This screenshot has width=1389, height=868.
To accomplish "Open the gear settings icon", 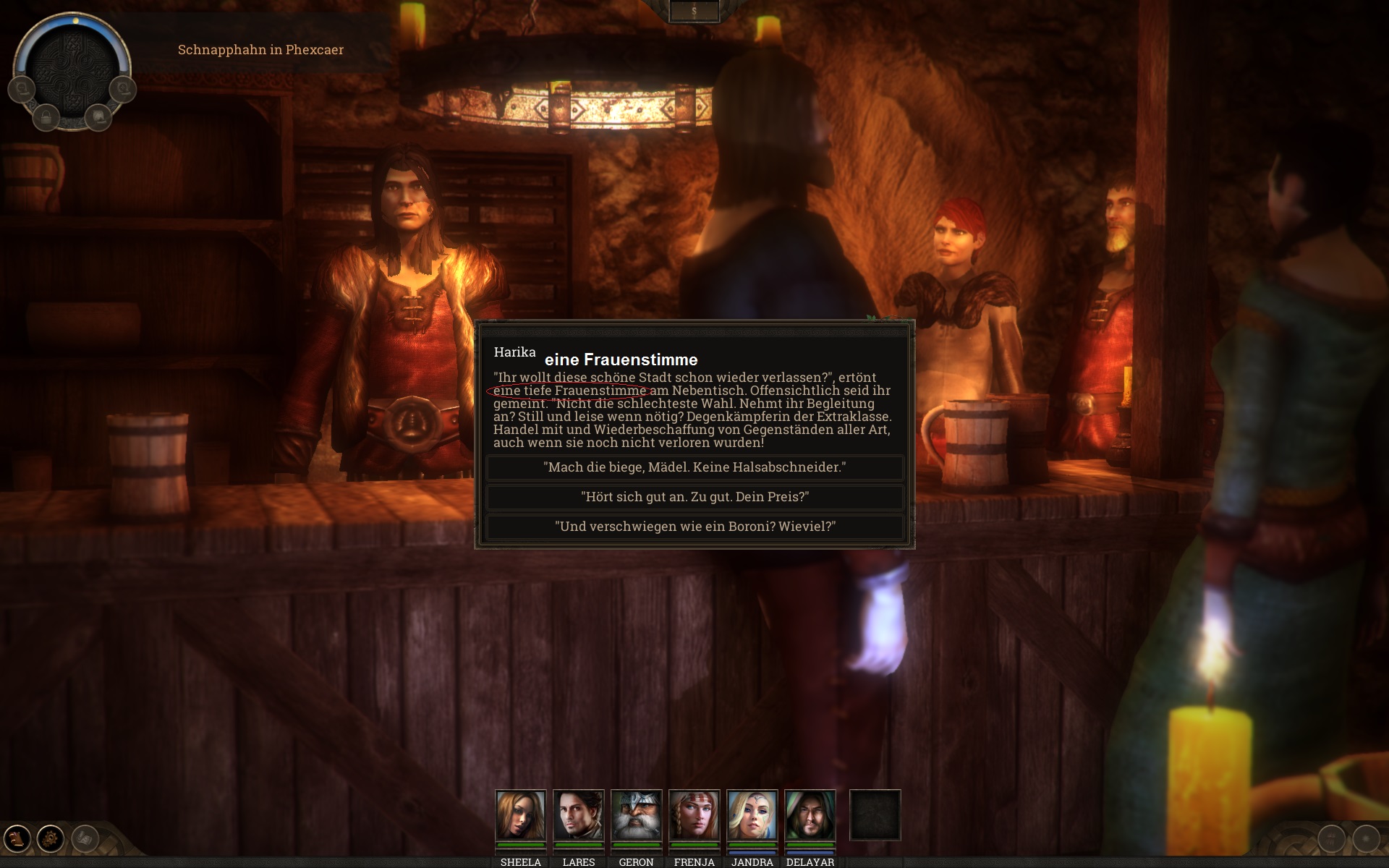I will pos(51,839).
